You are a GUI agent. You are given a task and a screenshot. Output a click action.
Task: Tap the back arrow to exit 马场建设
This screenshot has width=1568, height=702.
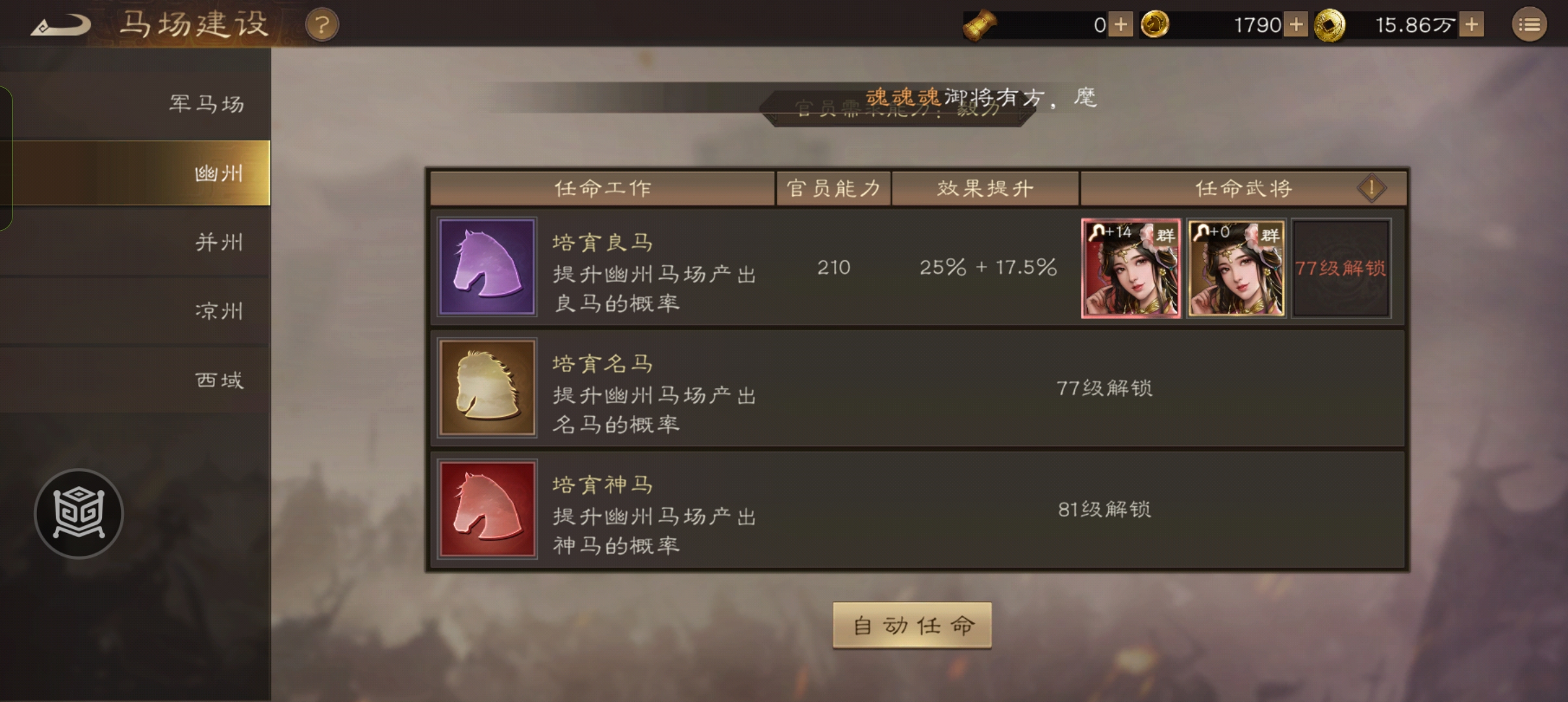61,24
